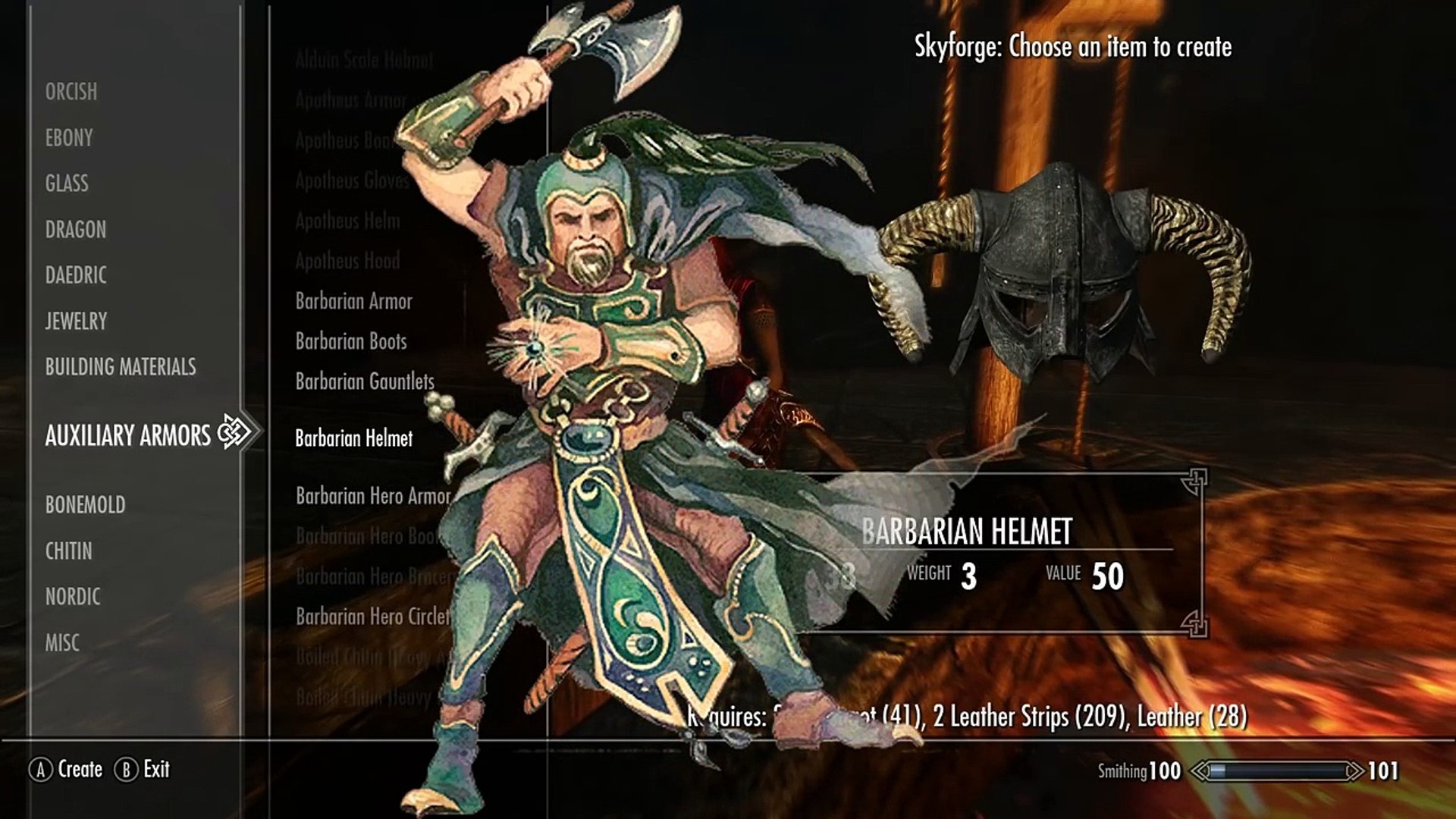Pick Barbarian Gauntlets to craft
The image size is (1456, 819).
[x=365, y=381]
